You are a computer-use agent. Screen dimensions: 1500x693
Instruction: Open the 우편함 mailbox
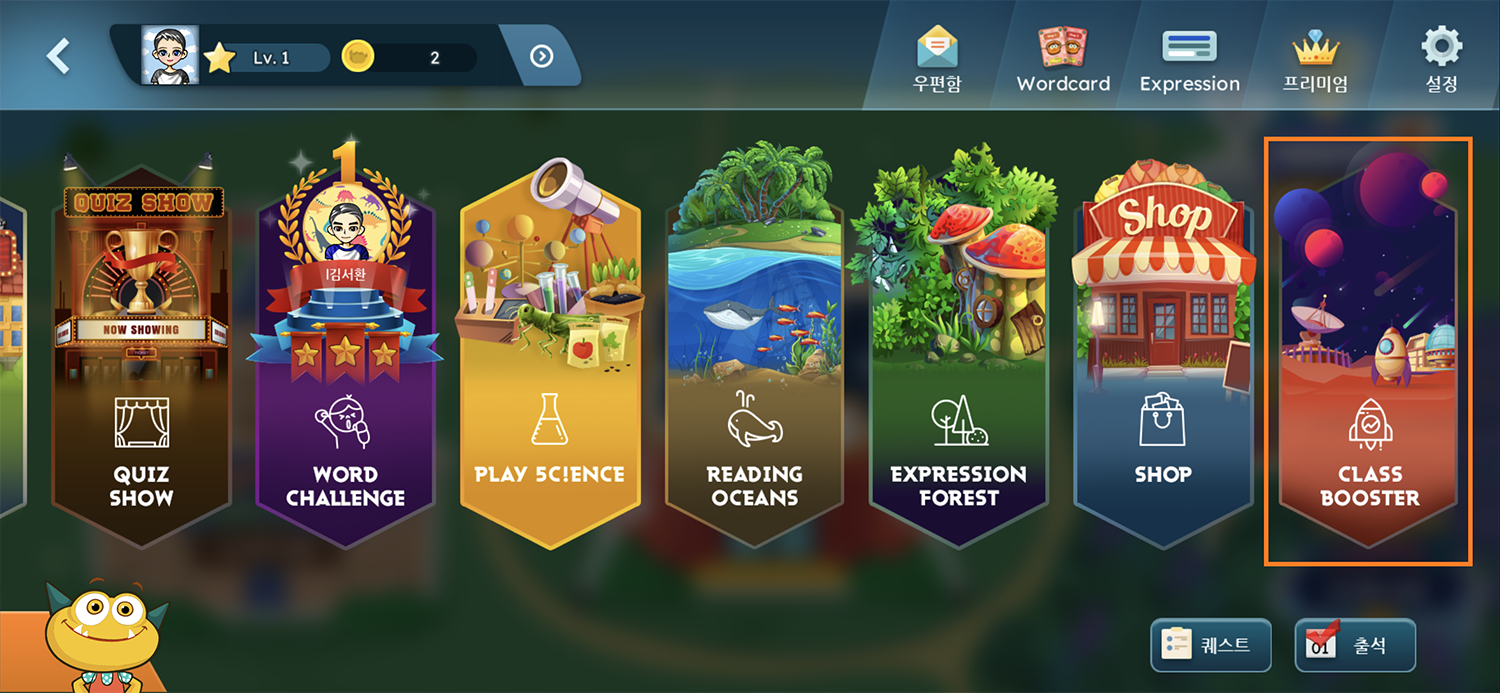click(x=937, y=60)
